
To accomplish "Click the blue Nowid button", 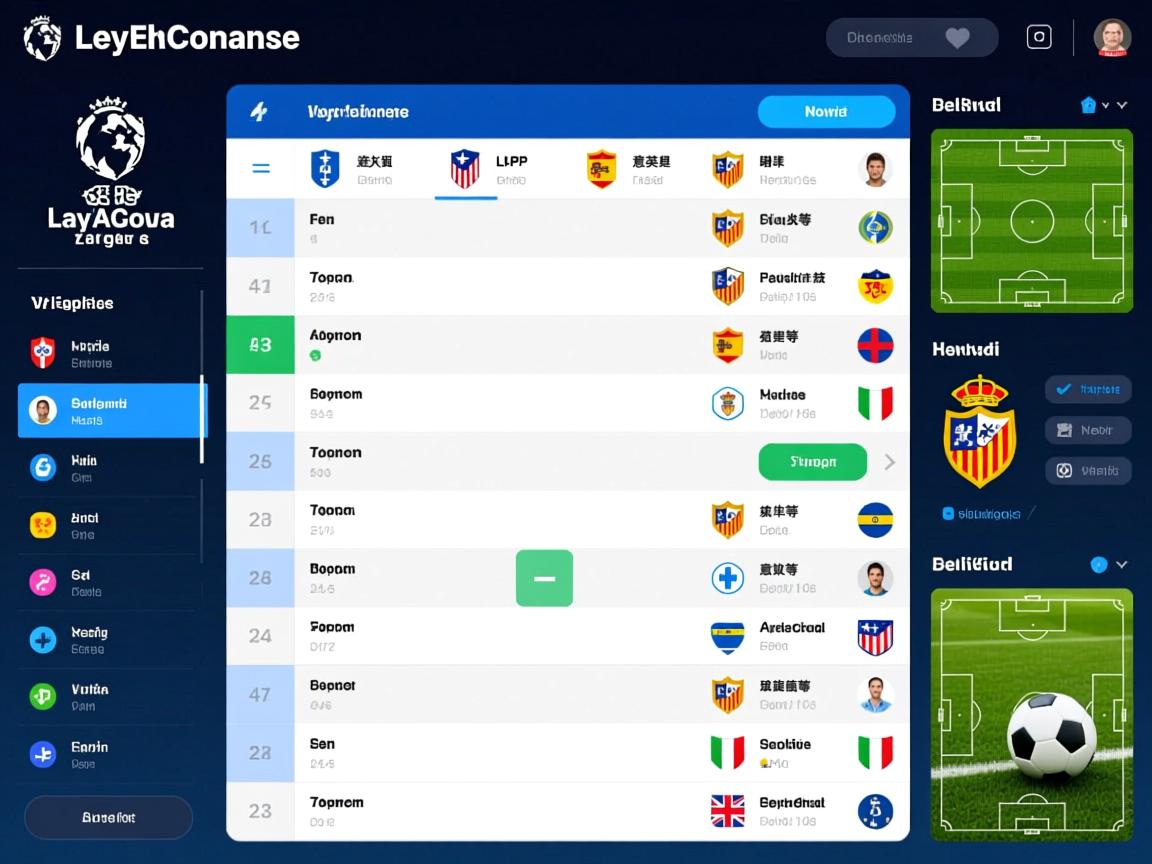I will (826, 112).
